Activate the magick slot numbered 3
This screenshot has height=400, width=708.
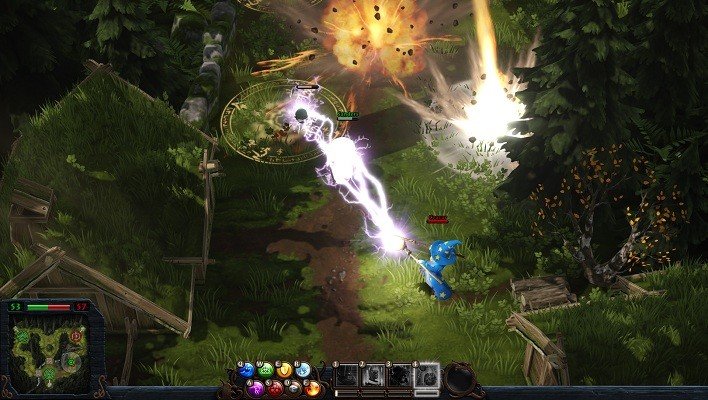click(x=400, y=376)
